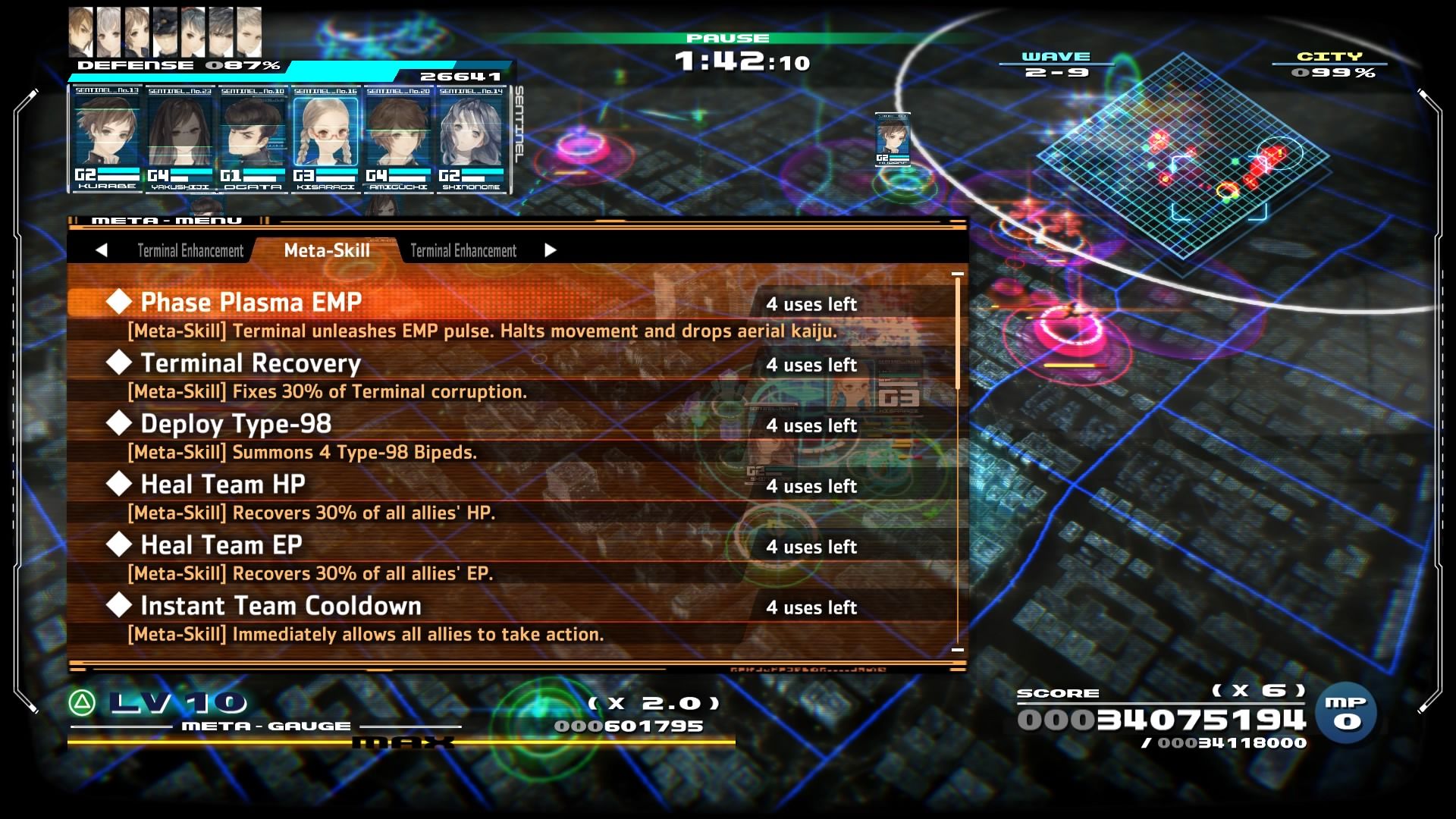Select the Meta-Skill tab

(325, 250)
